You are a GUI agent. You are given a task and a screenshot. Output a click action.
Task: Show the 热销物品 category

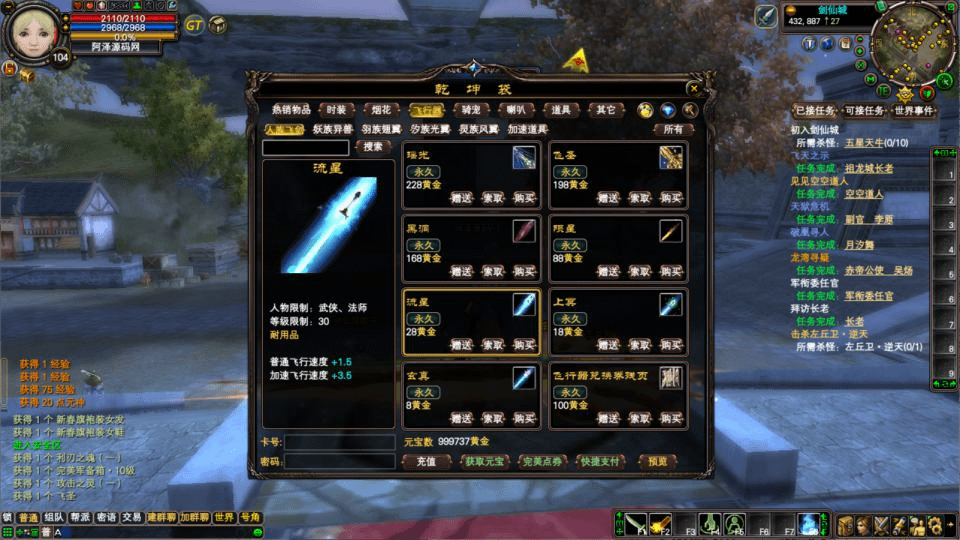(x=291, y=110)
